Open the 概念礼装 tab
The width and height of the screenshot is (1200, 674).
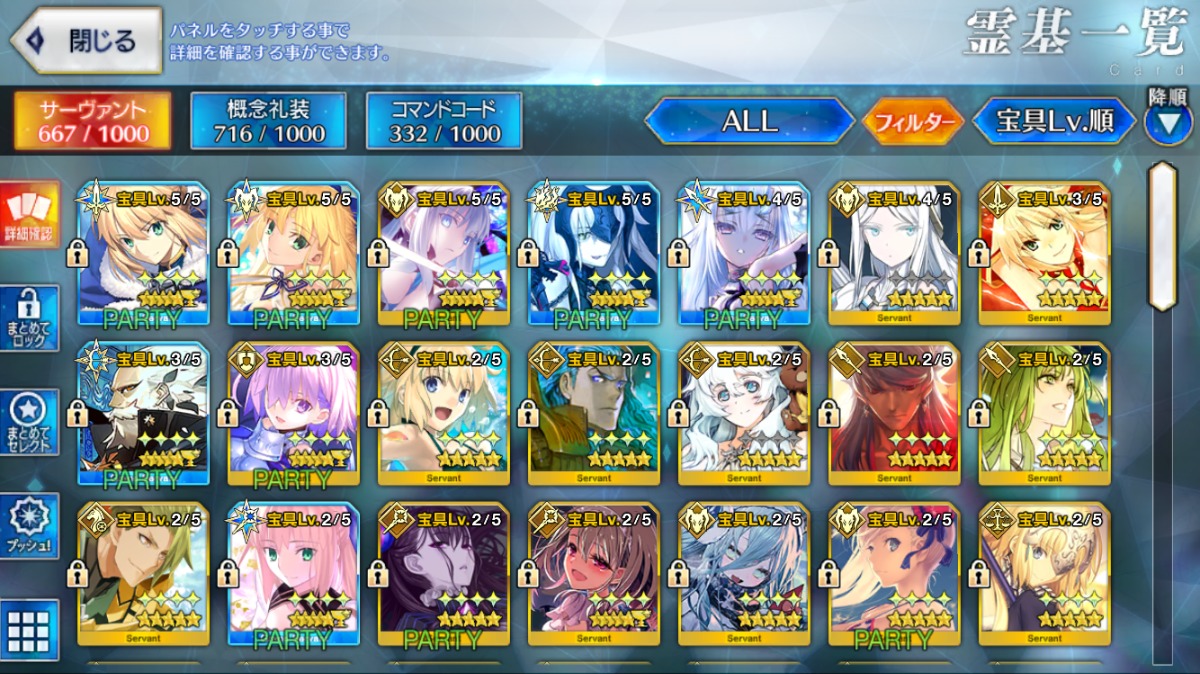pos(267,121)
